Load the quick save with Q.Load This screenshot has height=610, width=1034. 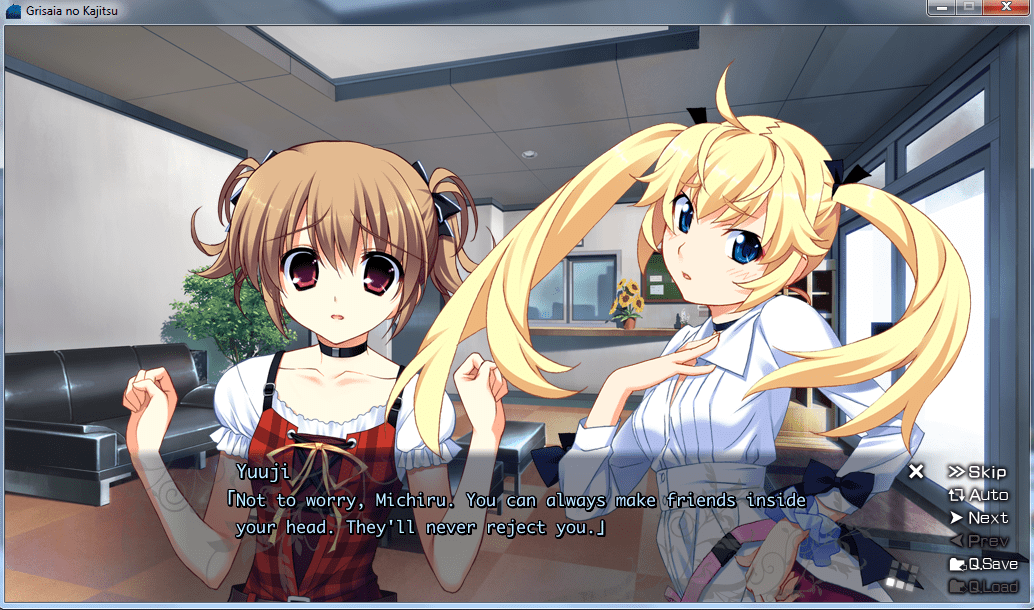(983, 587)
